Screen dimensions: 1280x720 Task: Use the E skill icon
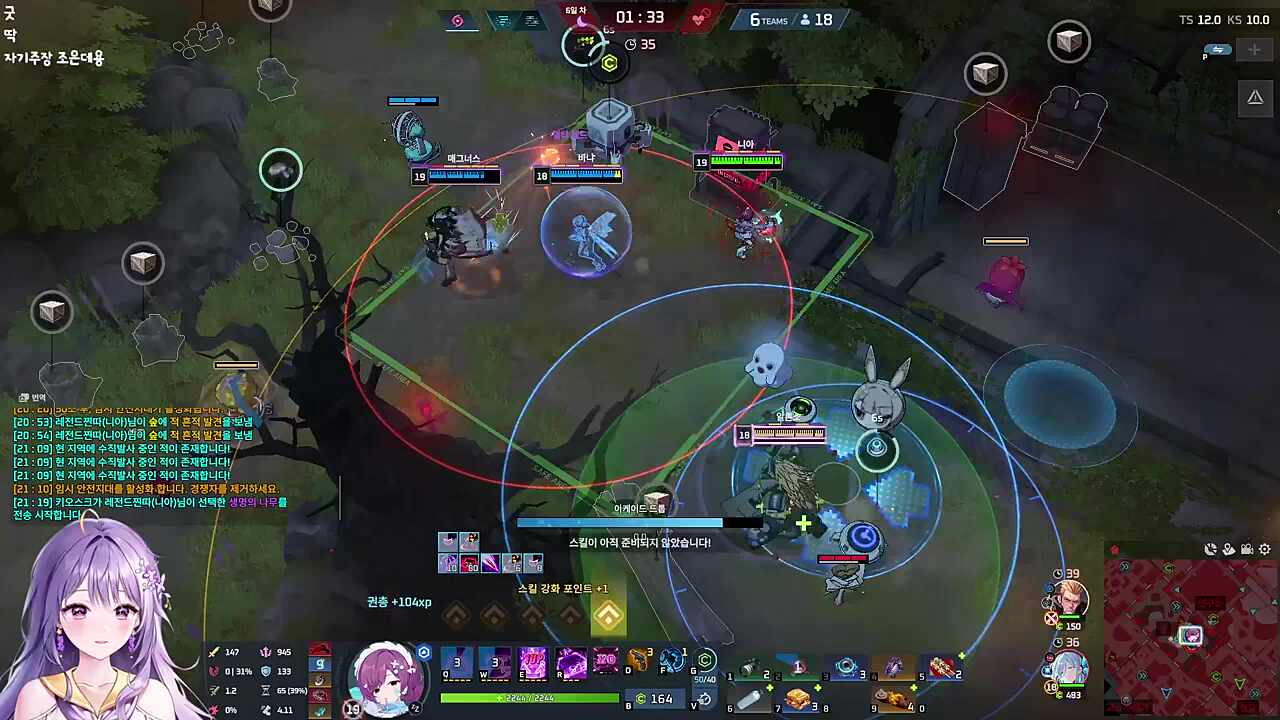point(533,662)
